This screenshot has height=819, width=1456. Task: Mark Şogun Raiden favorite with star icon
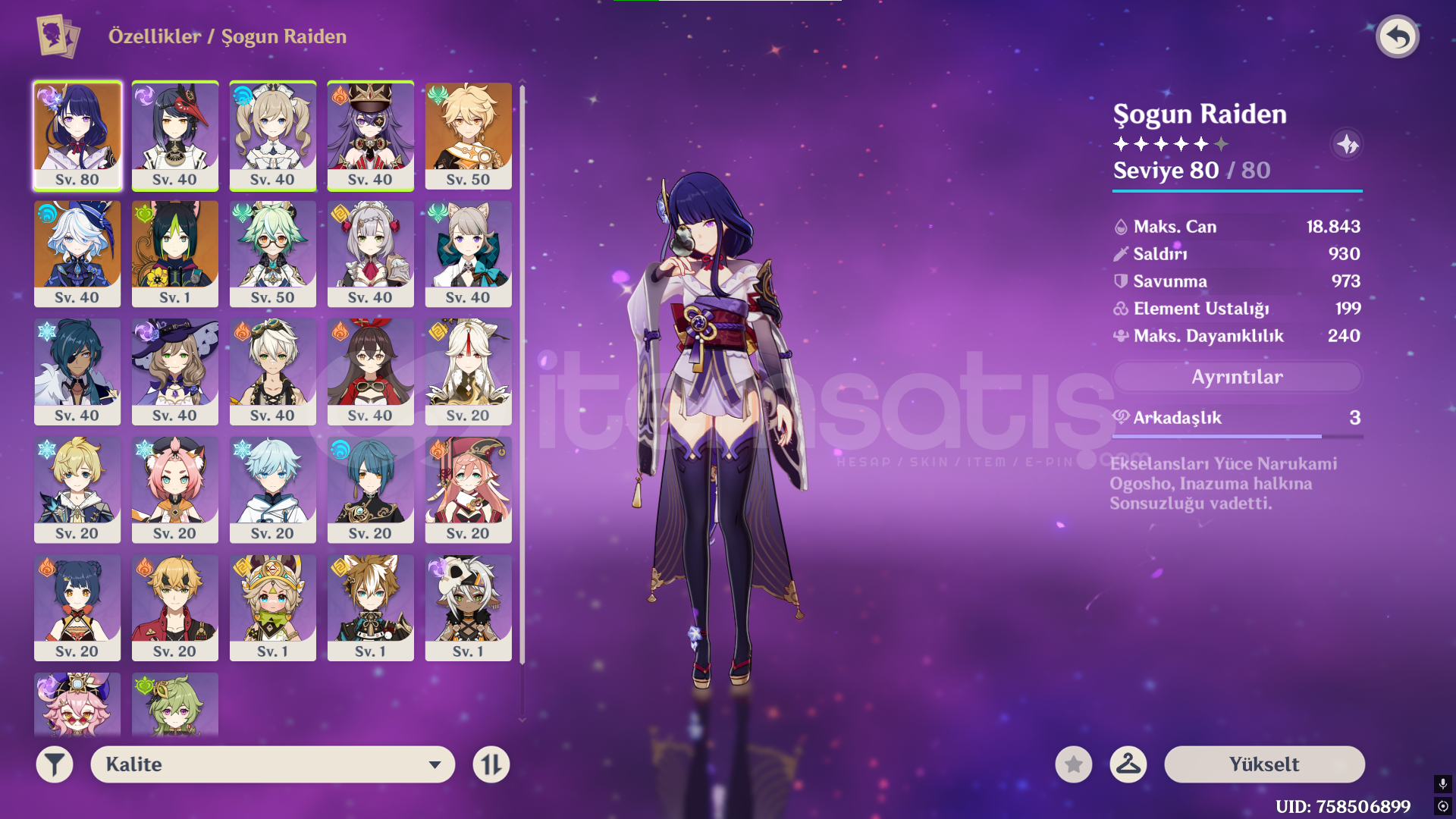[x=1073, y=764]
